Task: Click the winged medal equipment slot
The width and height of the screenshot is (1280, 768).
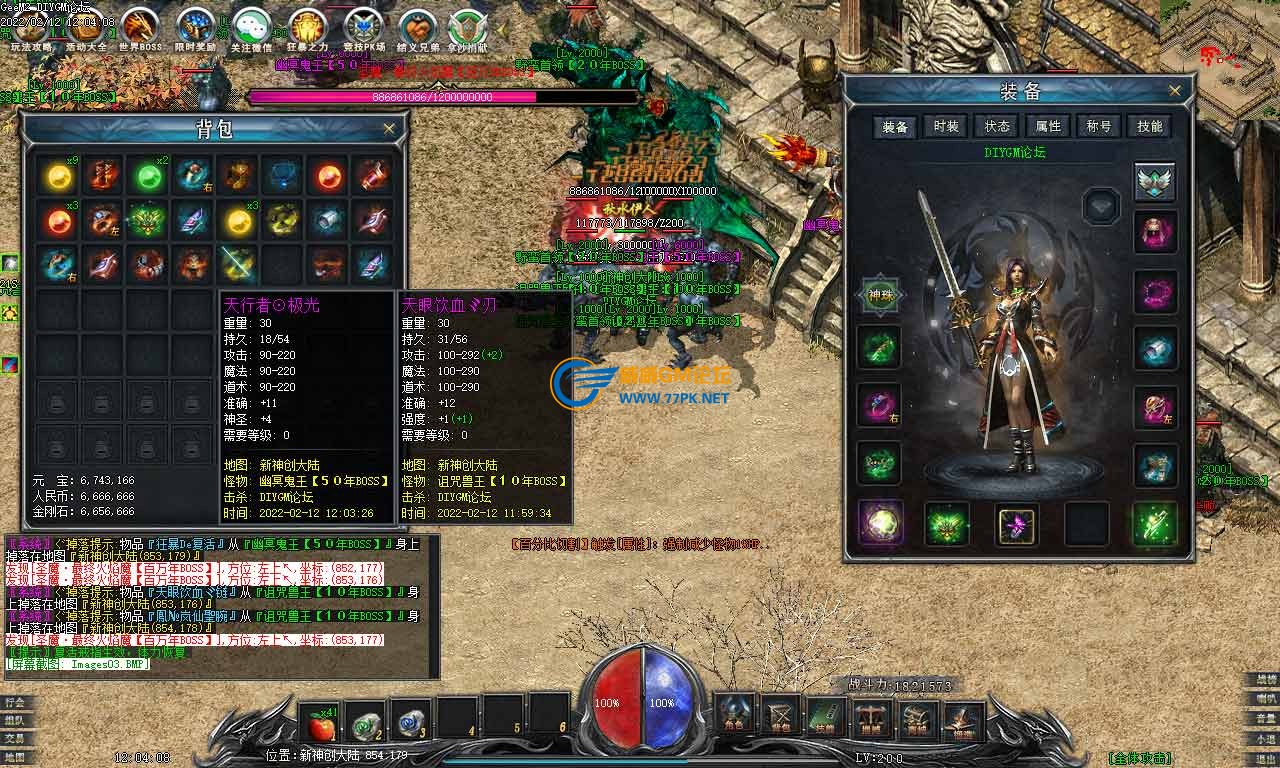Action: [1155, 181]
